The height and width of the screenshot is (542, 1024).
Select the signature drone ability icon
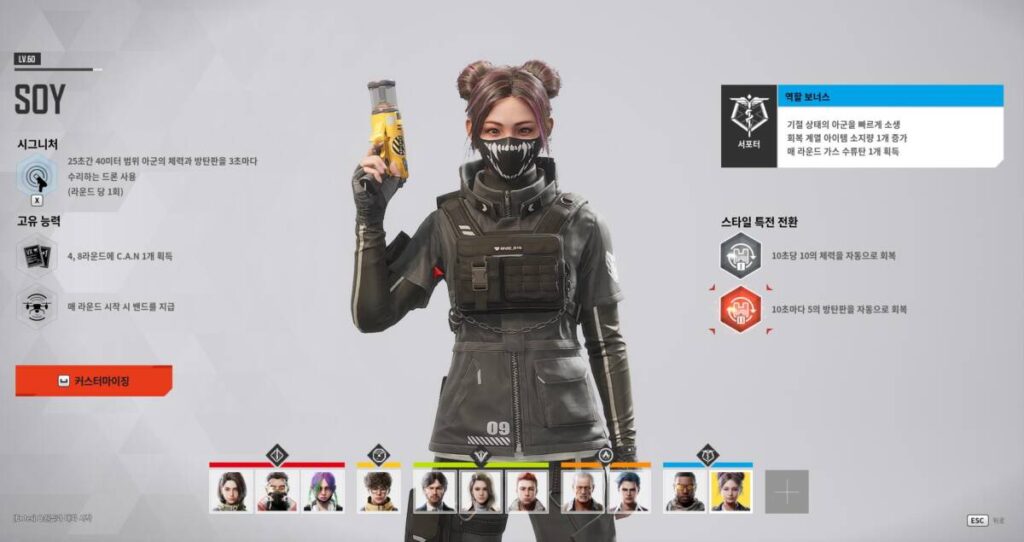pyautogui.click(x=37, y=179)
